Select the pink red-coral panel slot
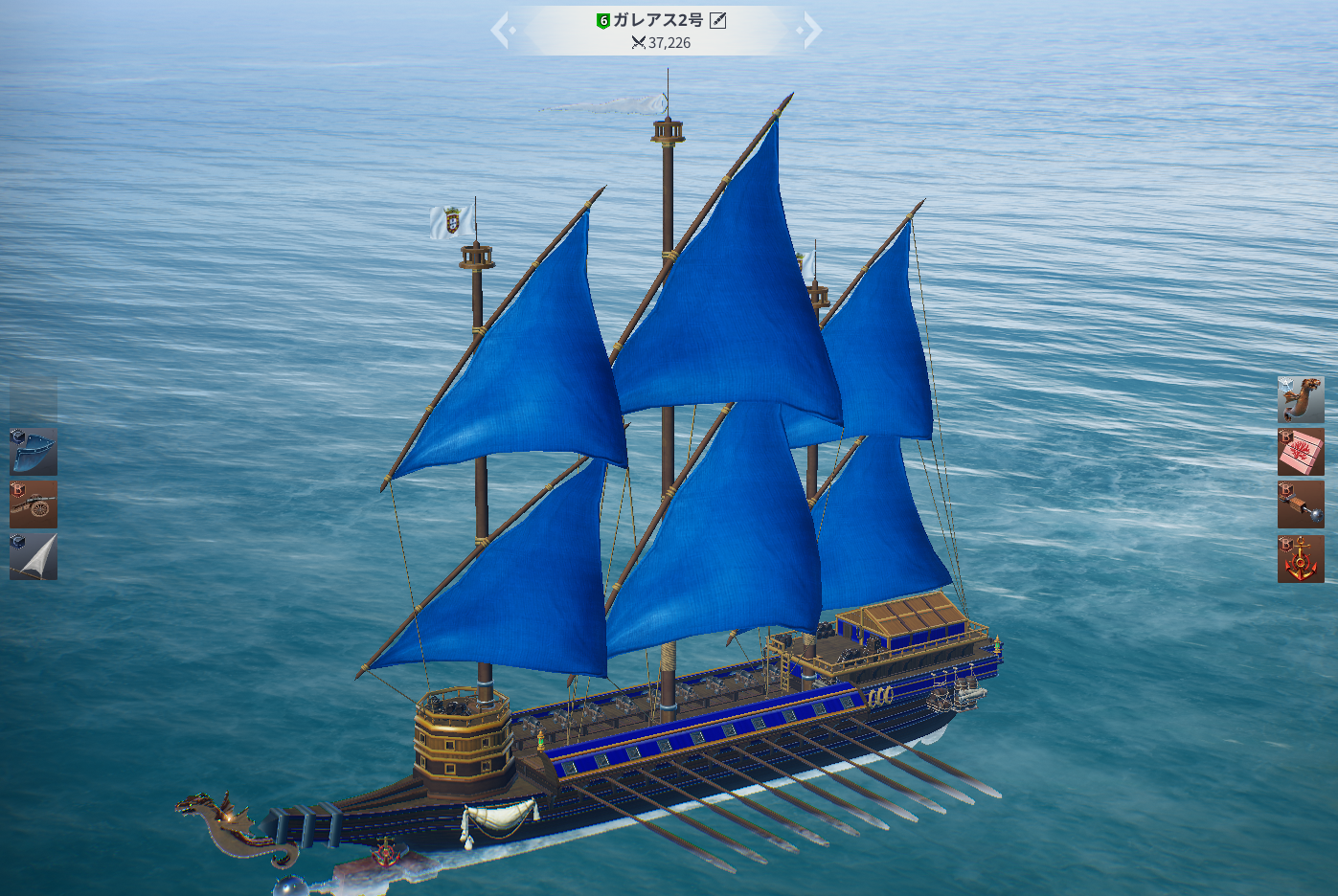Screen dimensions: 1338x896 point(1301,452)
